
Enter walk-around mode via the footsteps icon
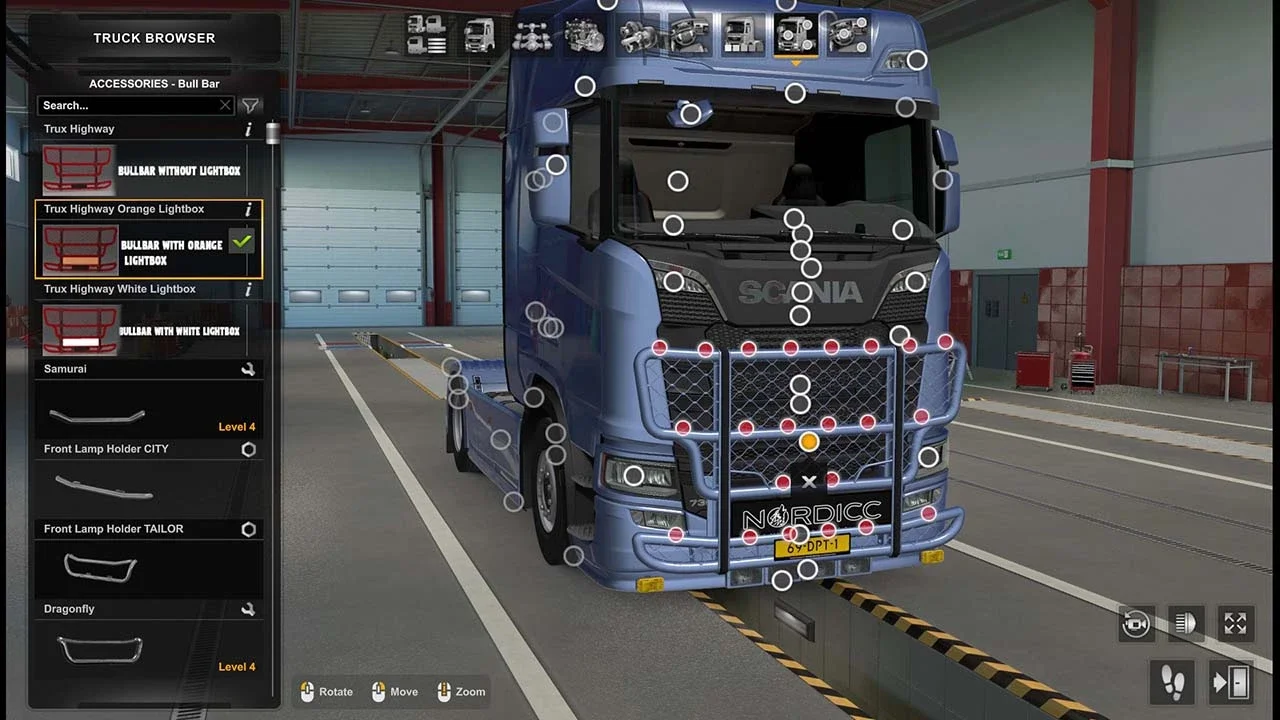coord(1172,682)
